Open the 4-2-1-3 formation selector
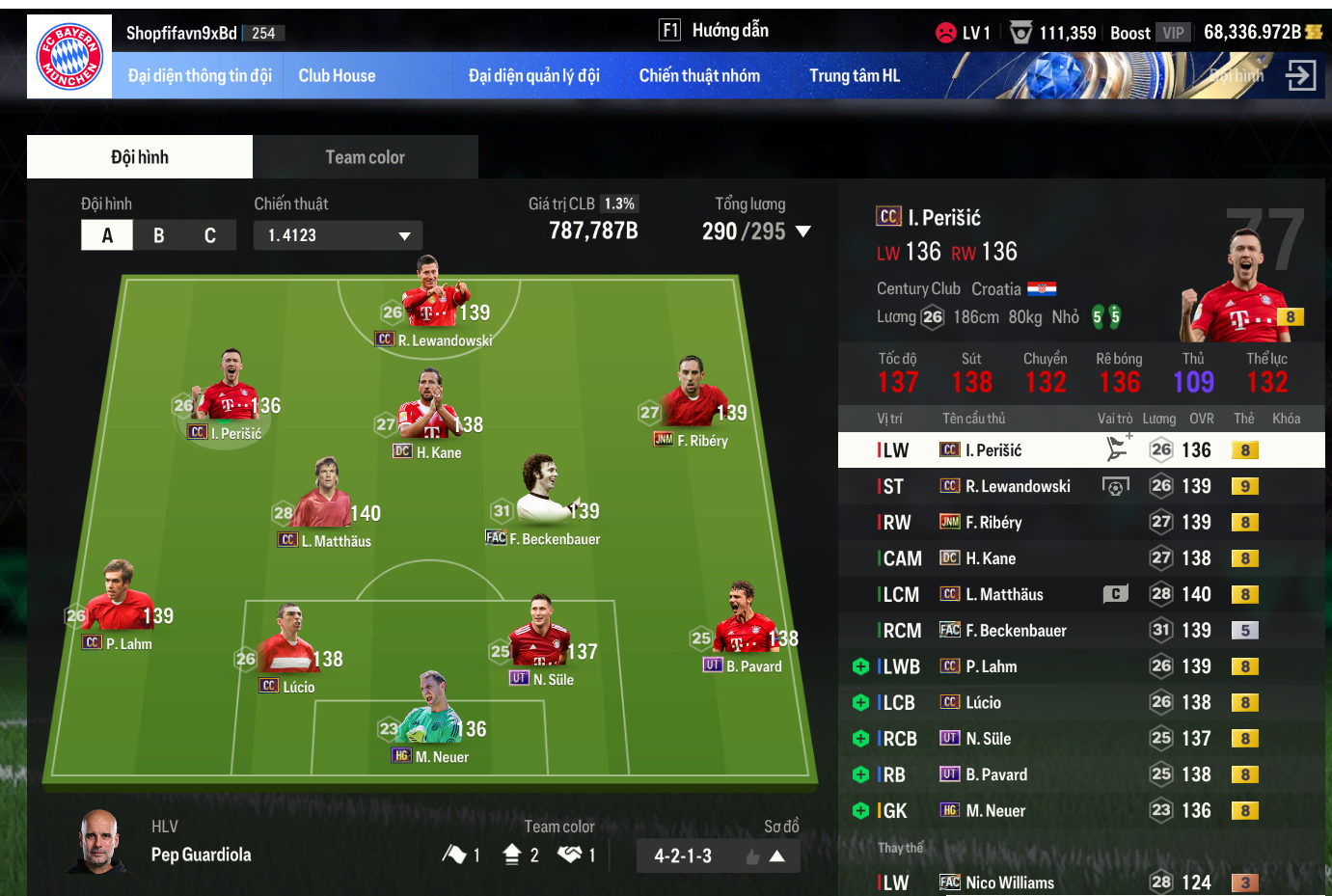Image resolution: width=1332 pixels, height=896 pixels. click(718, 855)
